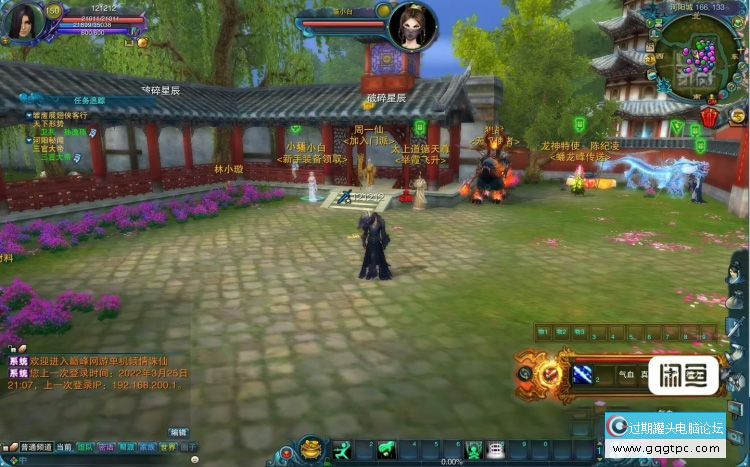The width and height of the screenshot is (750, 467).
Task: Click the 三官大帝 quest target link
Action: point(56,157)
